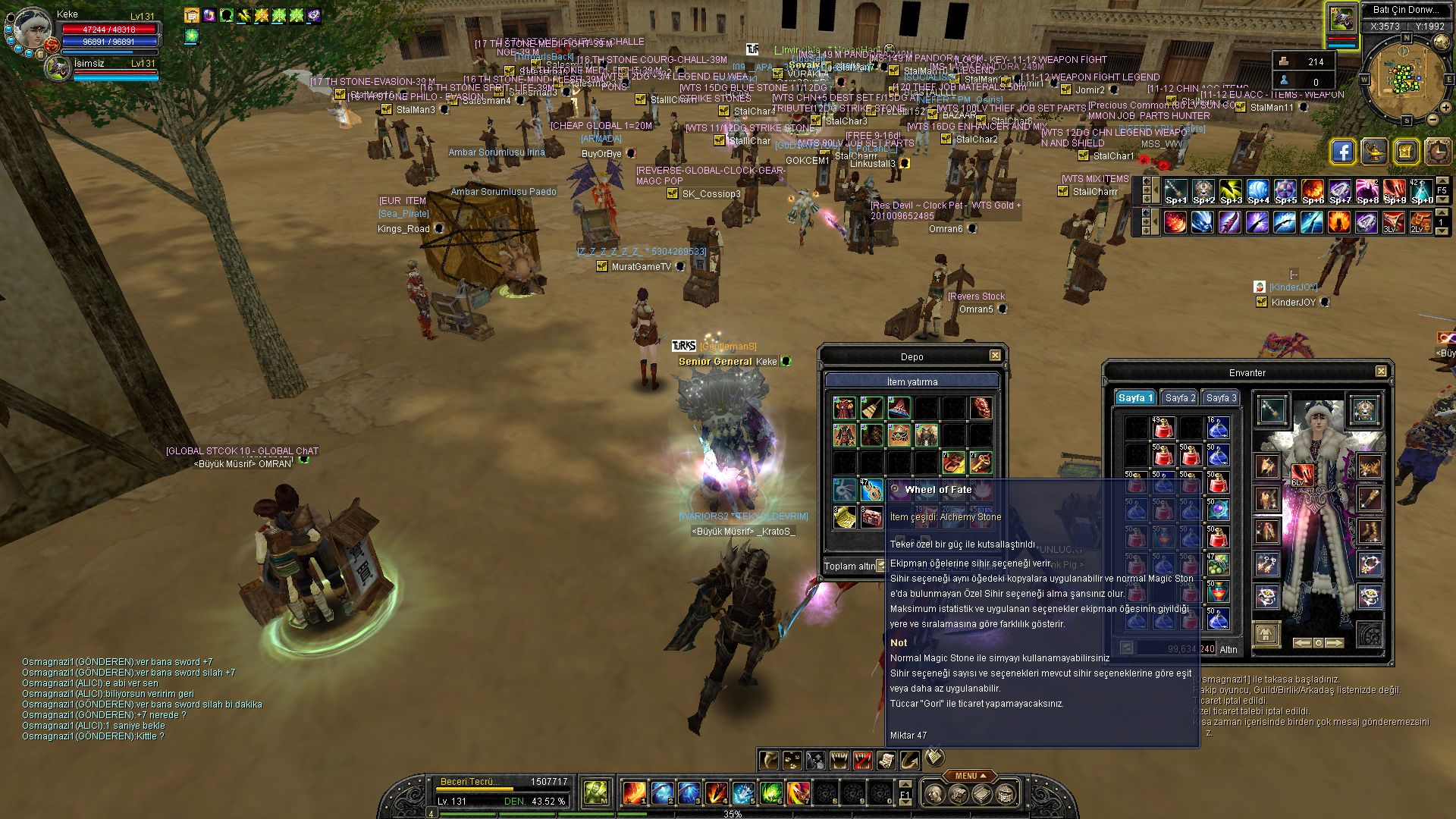Open the Sayfa 3 inventory page

[x=1221, y=398]
